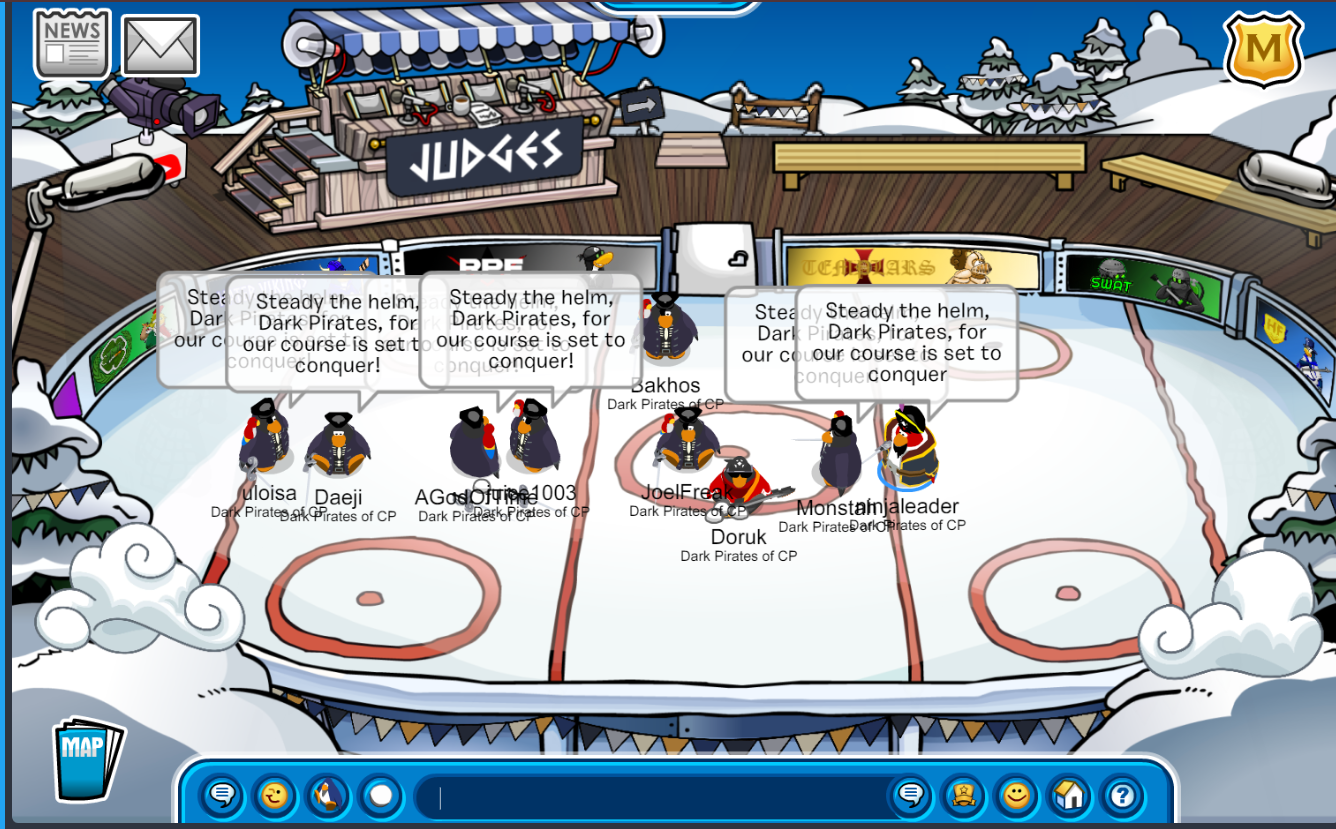Image resolution: width=1336 pixels, height=829 pixels.
Task: Open the penguin actions menu
Action: coord(327,796)
